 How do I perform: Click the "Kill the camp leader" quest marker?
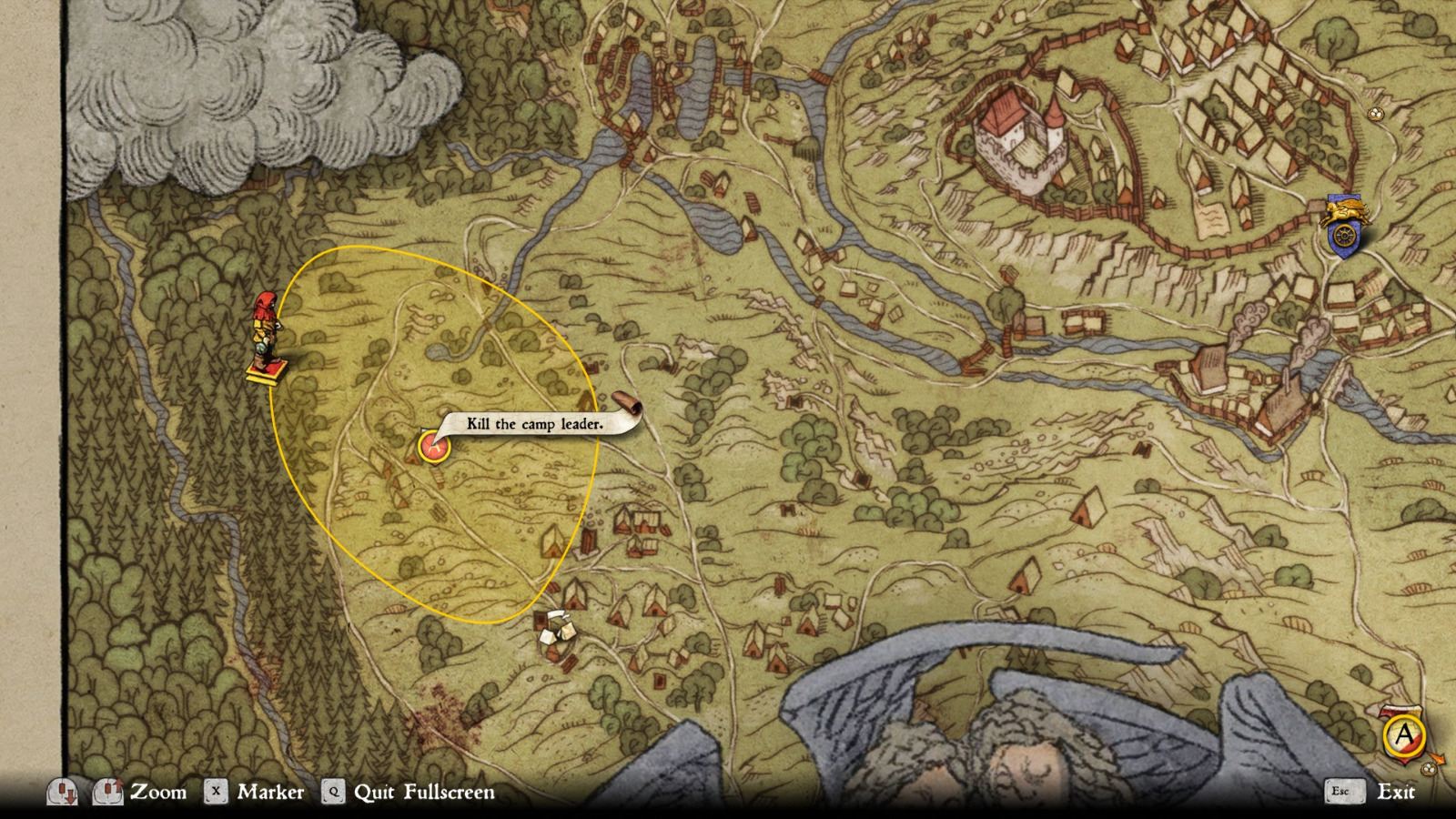435,448
